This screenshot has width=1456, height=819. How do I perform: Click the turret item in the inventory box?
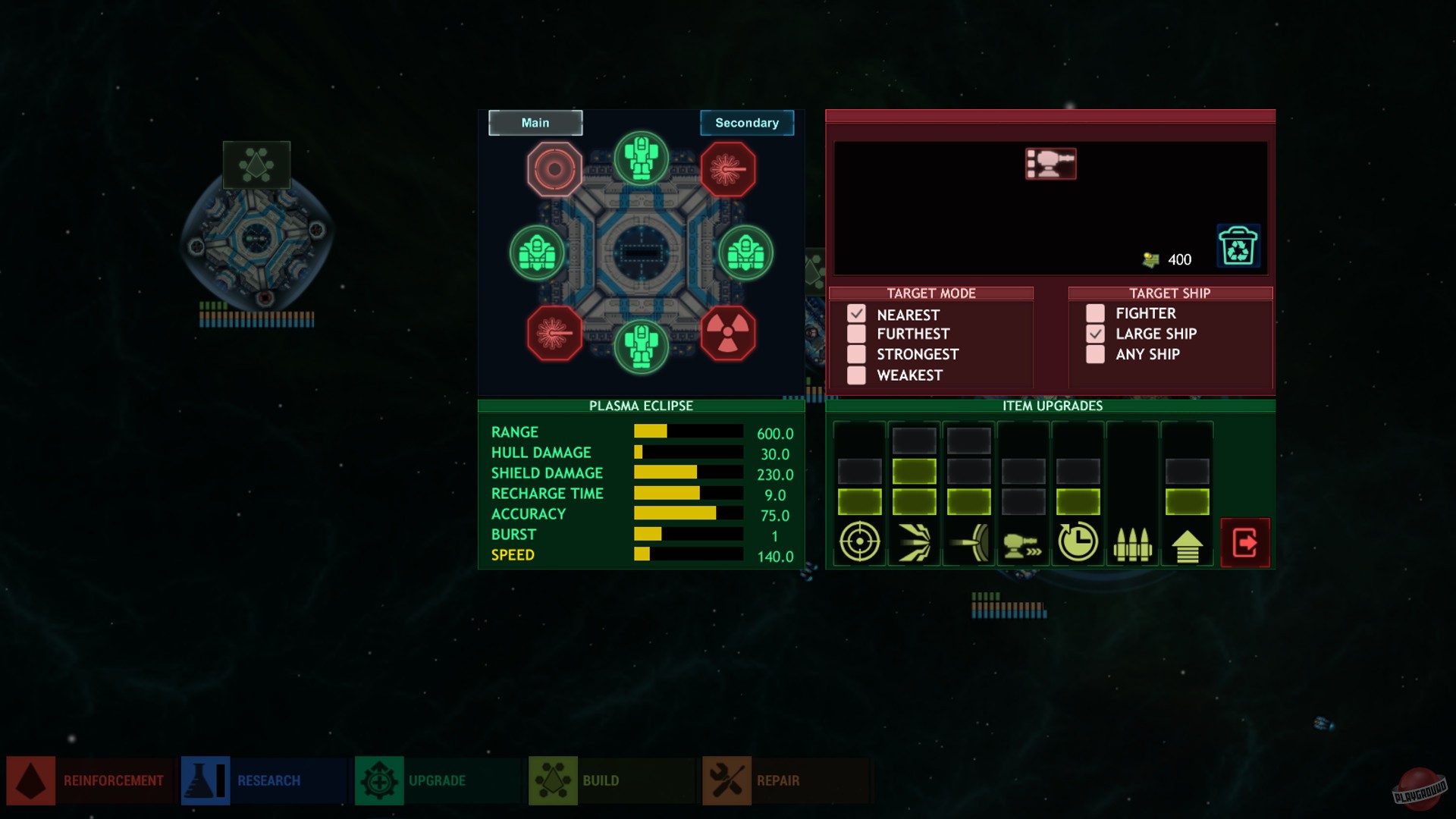click(x=1050, y=164)
